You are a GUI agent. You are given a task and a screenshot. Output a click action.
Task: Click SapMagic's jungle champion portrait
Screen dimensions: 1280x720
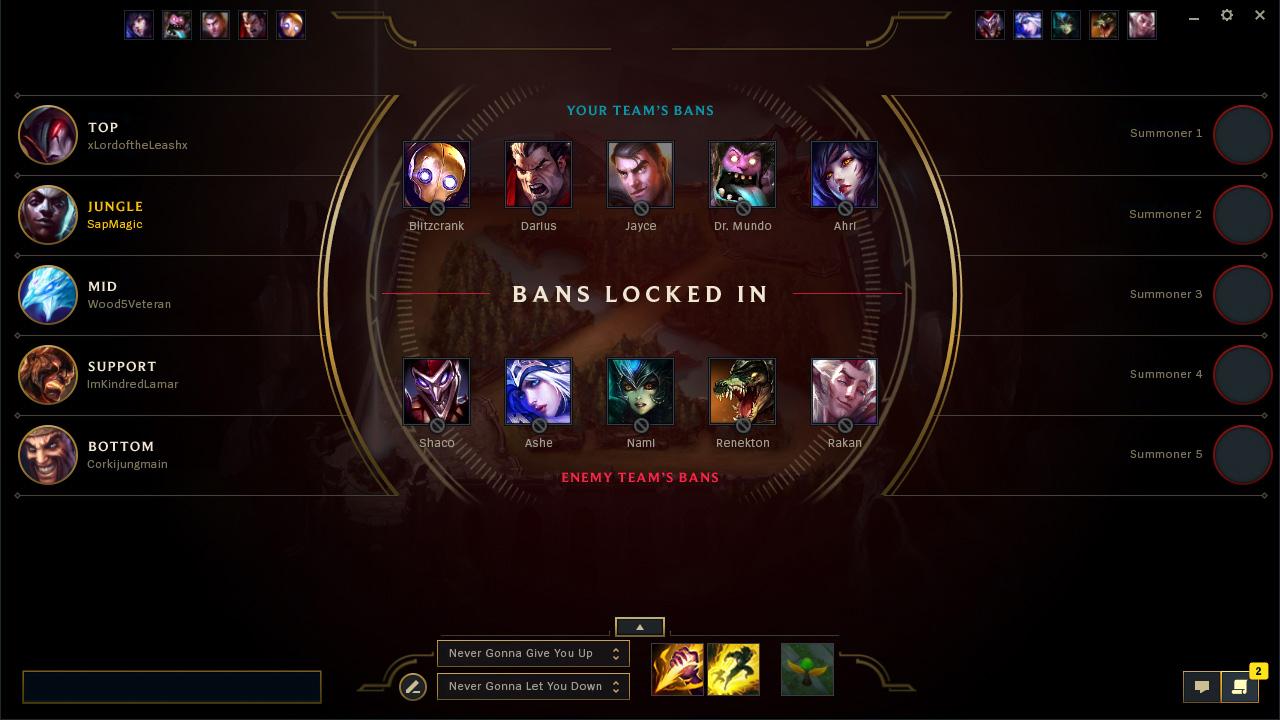(48, 215)
